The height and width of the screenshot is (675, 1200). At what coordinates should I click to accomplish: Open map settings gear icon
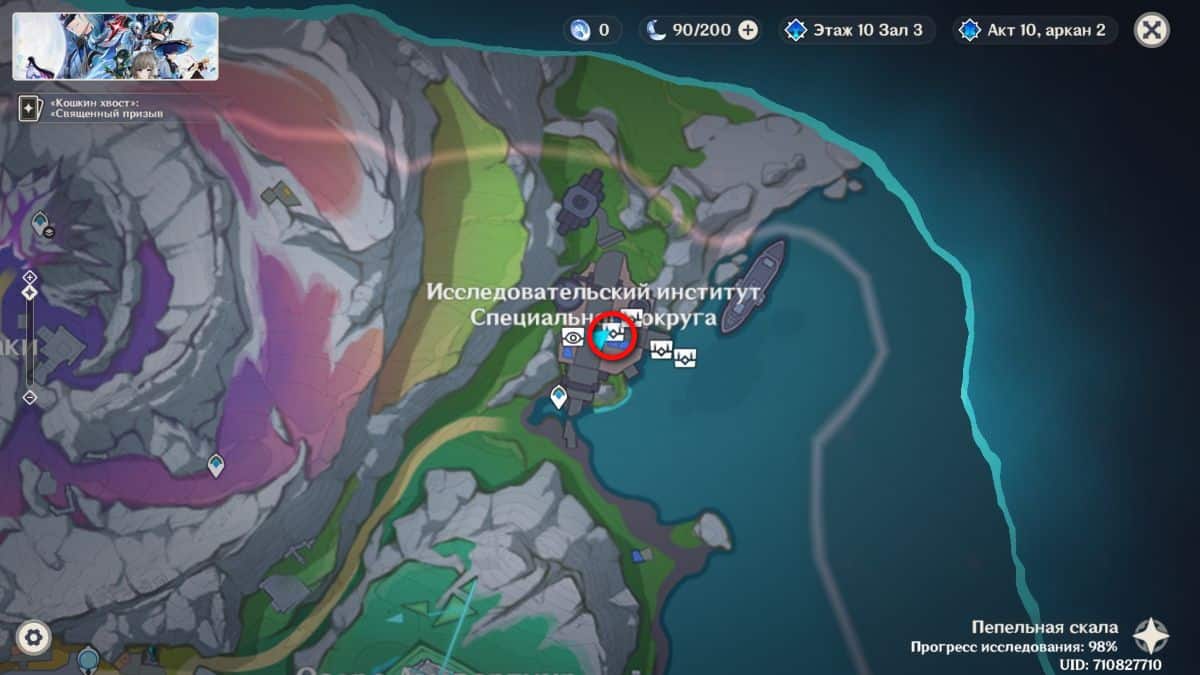tap(34, 636)
